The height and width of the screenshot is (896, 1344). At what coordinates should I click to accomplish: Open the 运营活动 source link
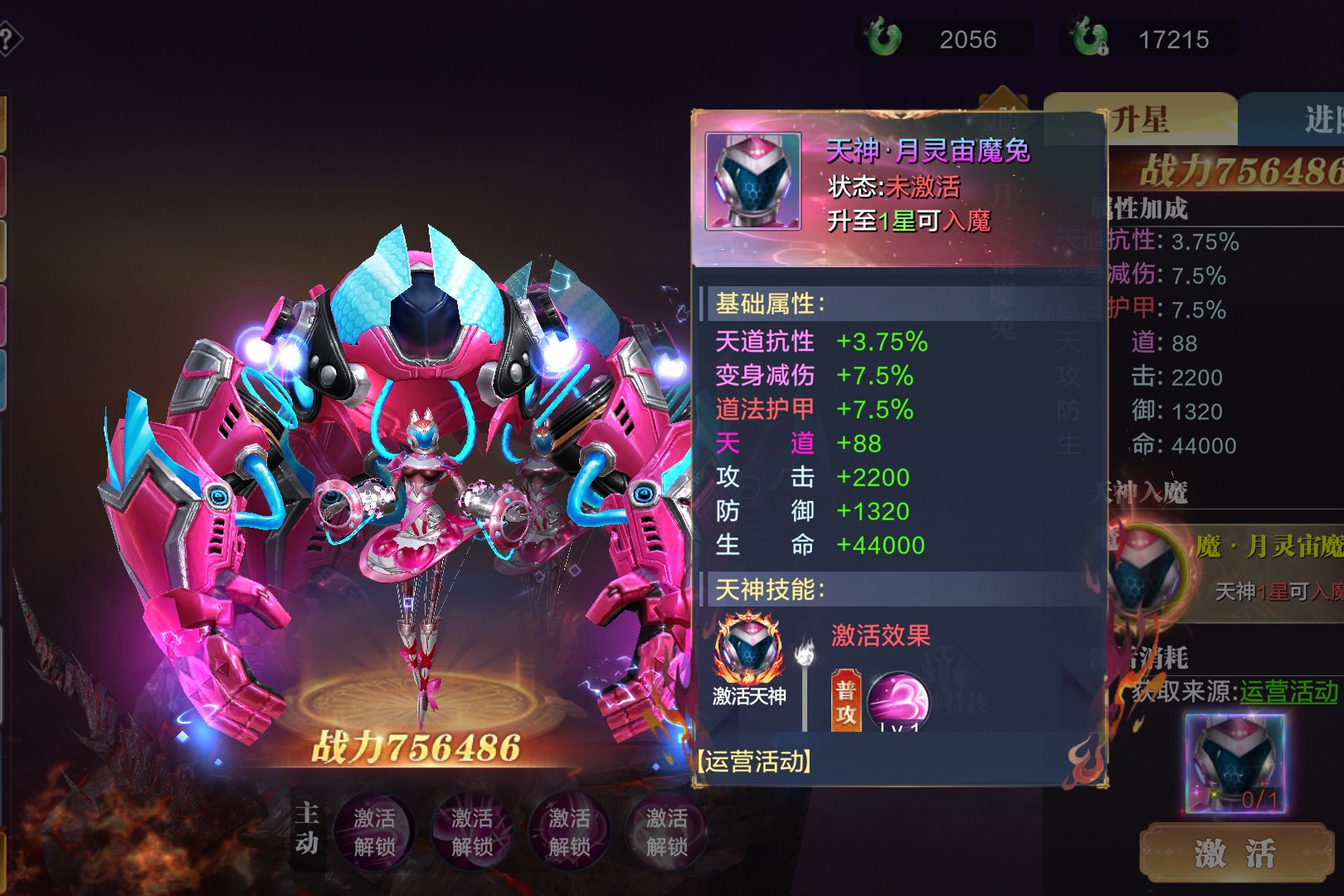1288,691
